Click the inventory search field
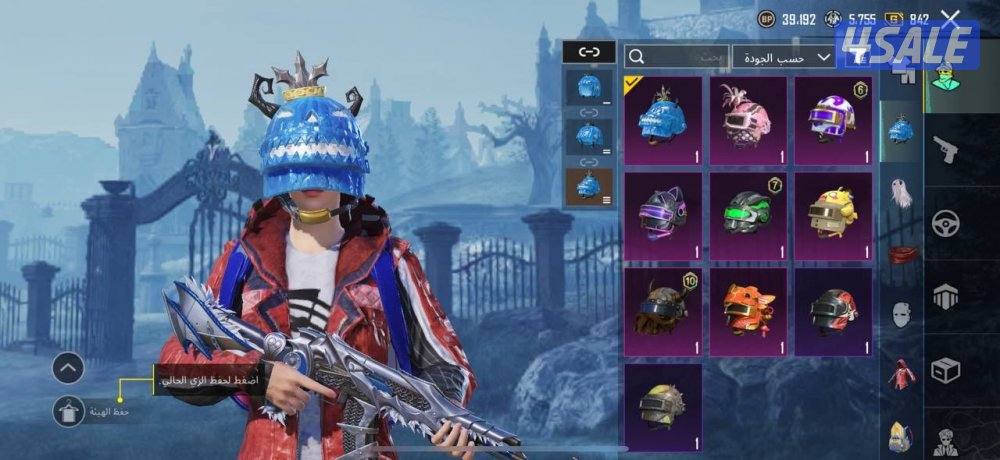 coord(676,57)
